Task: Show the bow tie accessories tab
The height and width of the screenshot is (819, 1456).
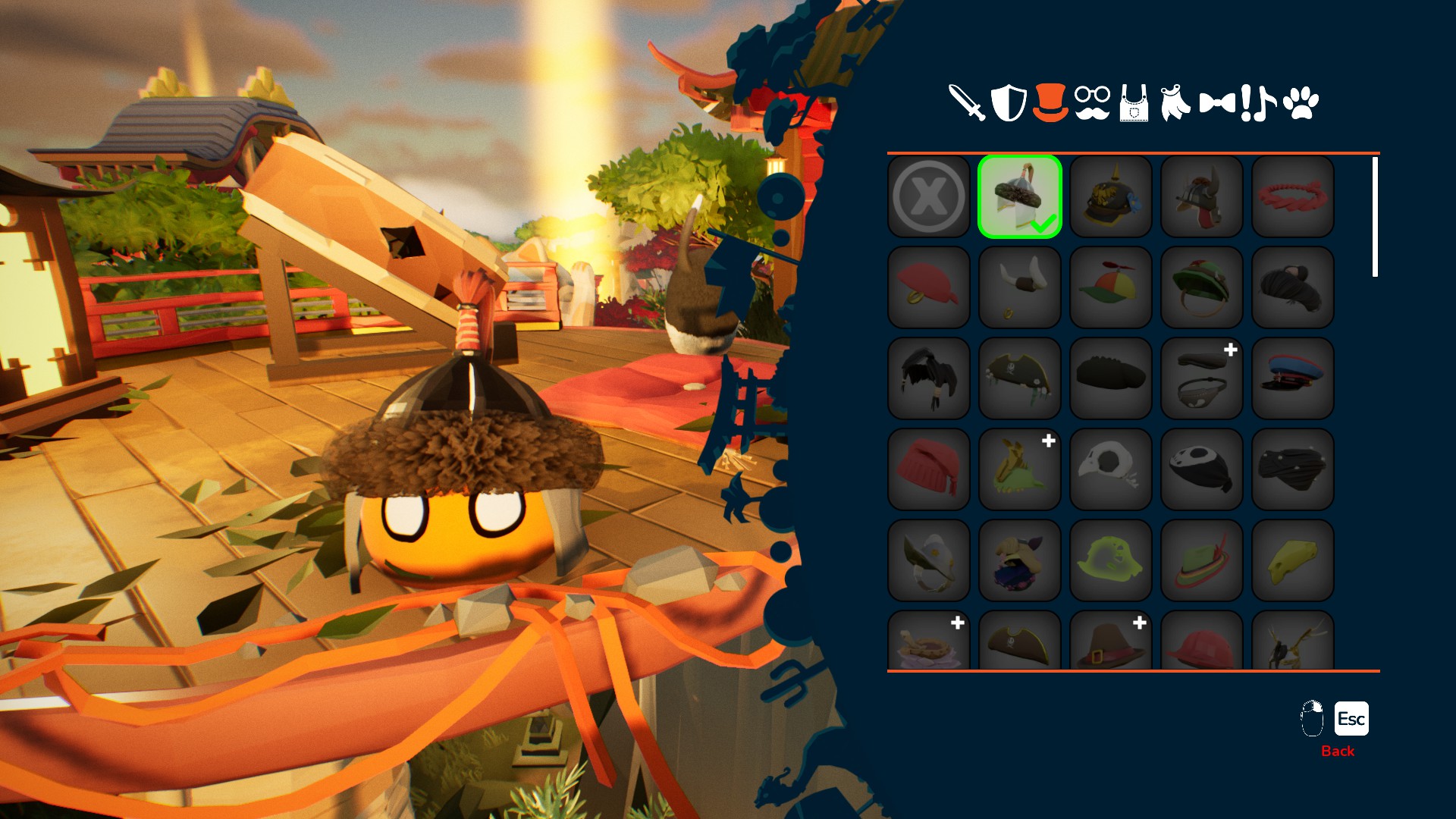Action: [1217, 102]
